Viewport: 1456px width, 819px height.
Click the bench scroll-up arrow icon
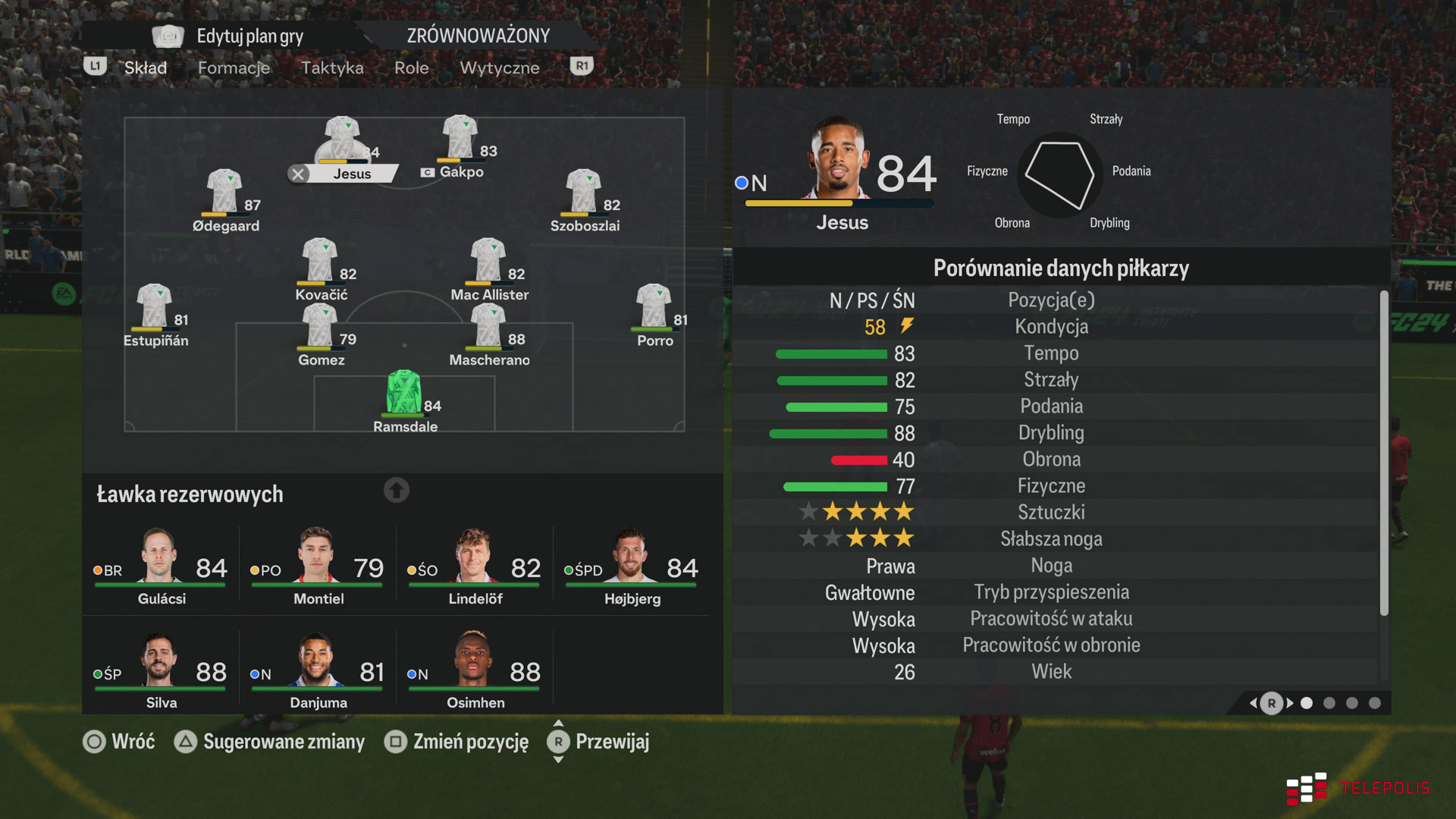pyautogui.click(x=396, y=491)
